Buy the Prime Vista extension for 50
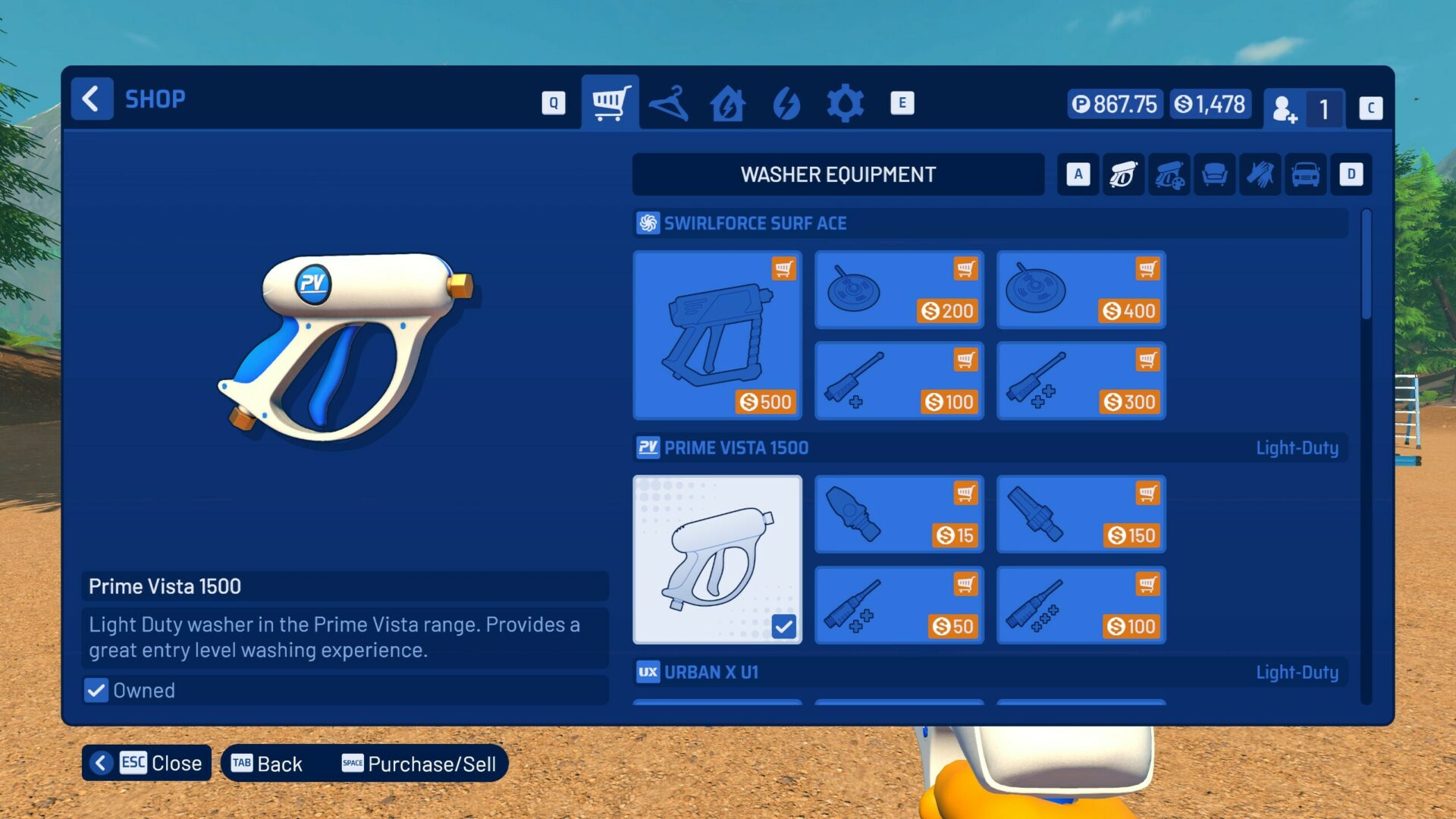Image resolution: width=1456 pixels, height=819 pixels. click(899, 605)
